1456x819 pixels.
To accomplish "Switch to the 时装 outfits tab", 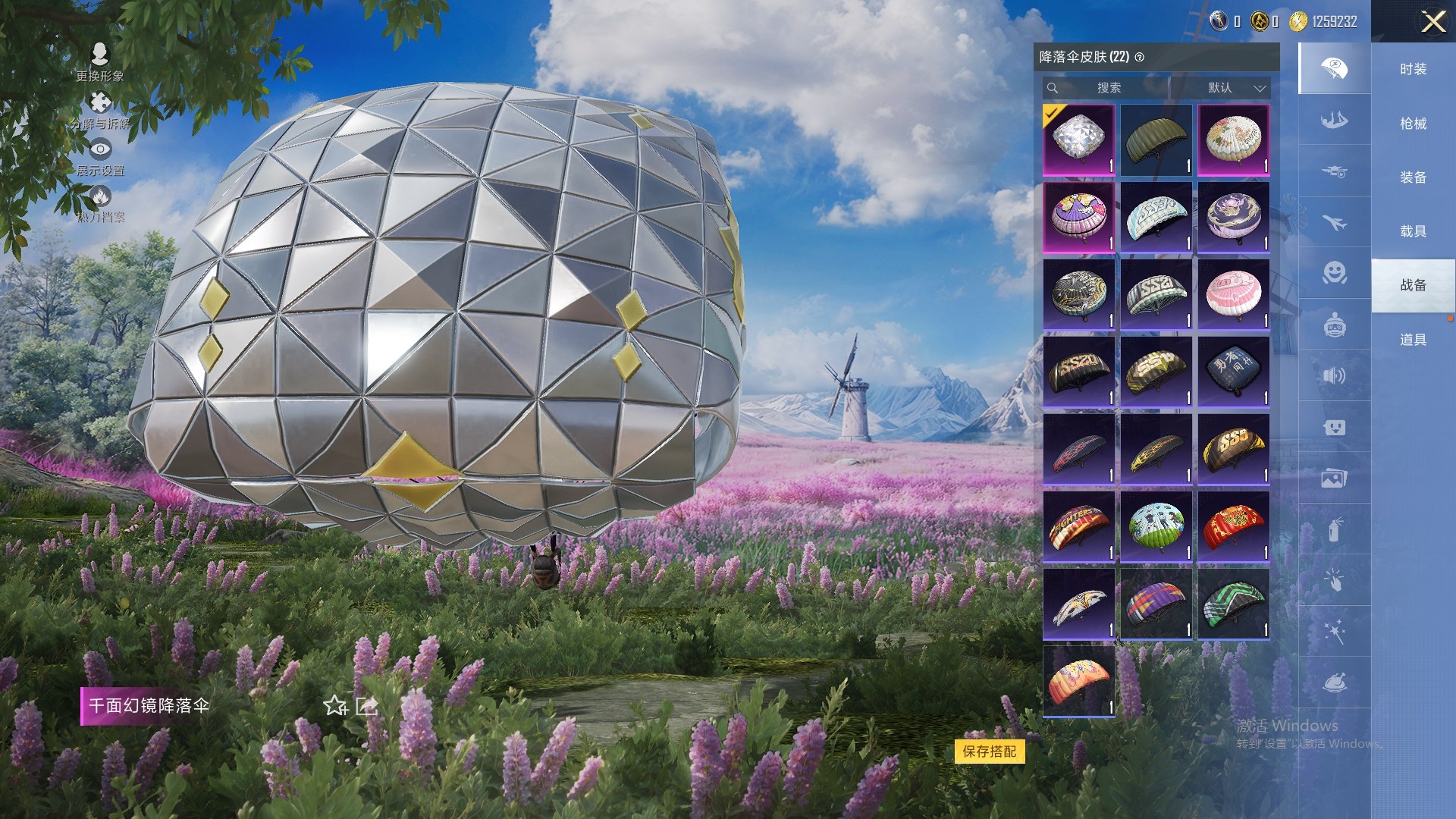I will (x=1413, y=69).
